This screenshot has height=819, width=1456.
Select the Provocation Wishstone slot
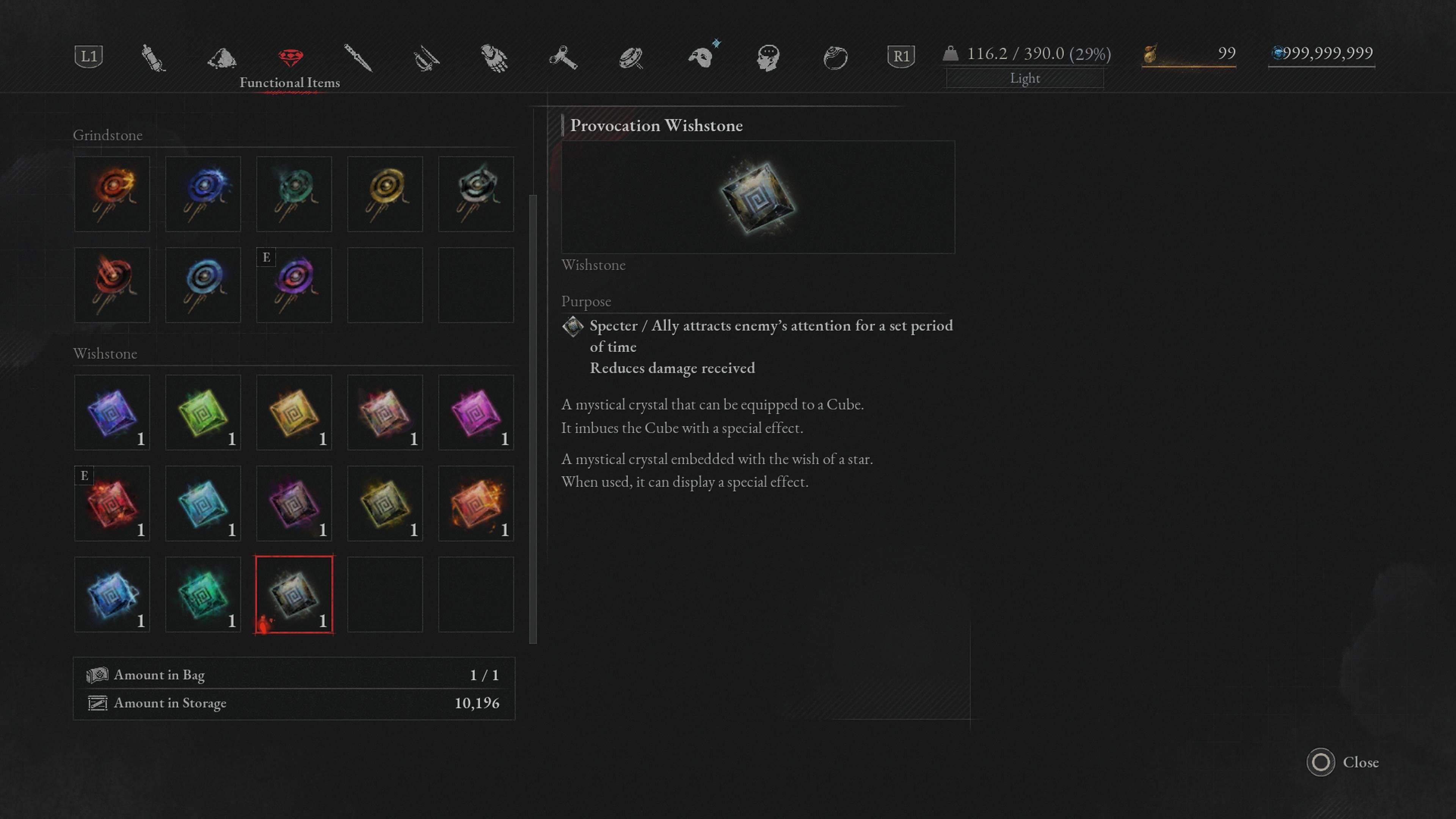pos(294,594)
